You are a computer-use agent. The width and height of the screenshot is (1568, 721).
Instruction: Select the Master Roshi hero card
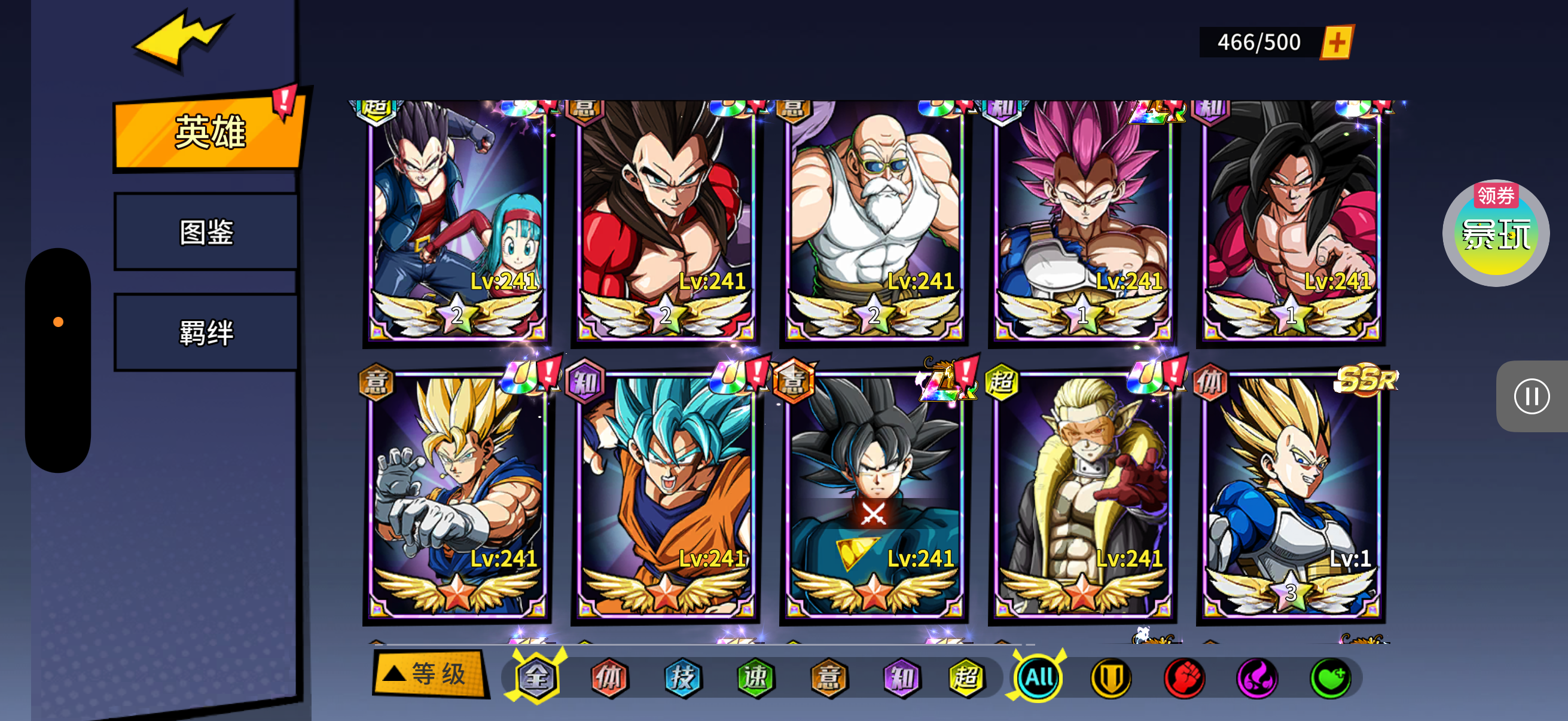point(874,219)
